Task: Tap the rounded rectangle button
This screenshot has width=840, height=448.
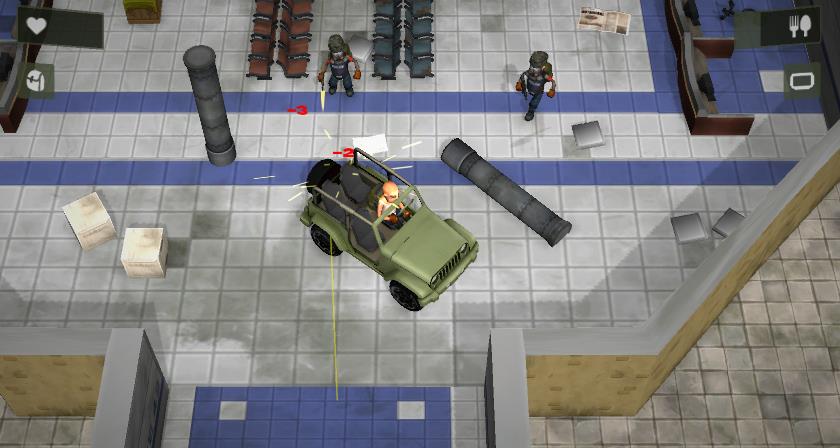Action: [x=800, y=81]
